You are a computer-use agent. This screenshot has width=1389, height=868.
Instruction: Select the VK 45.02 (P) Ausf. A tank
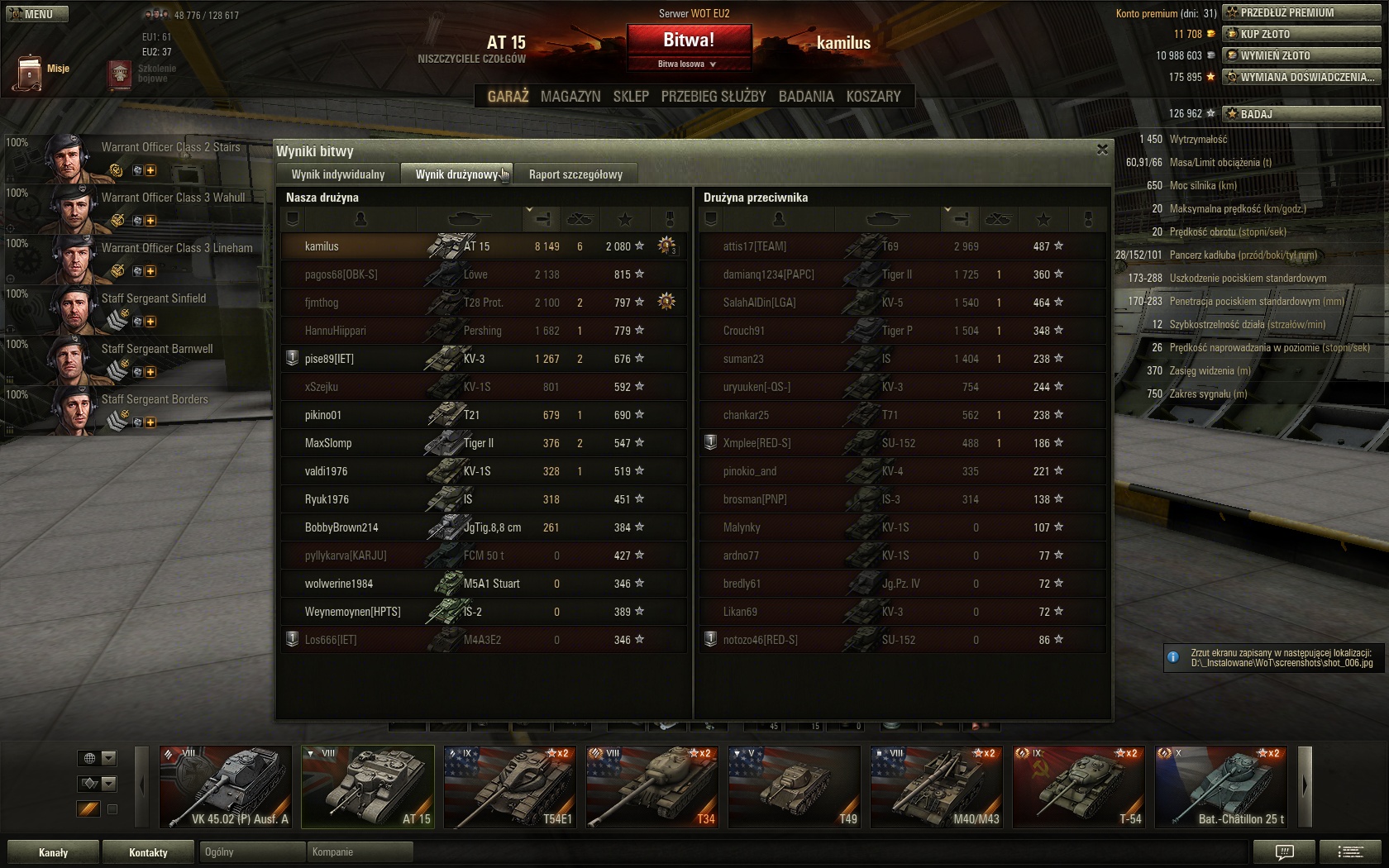coord(226,787)
